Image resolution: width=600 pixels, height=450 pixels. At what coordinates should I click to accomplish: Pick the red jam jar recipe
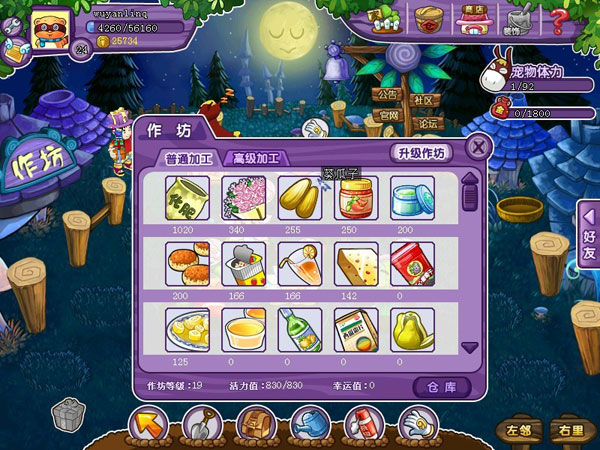click(356, 197)
